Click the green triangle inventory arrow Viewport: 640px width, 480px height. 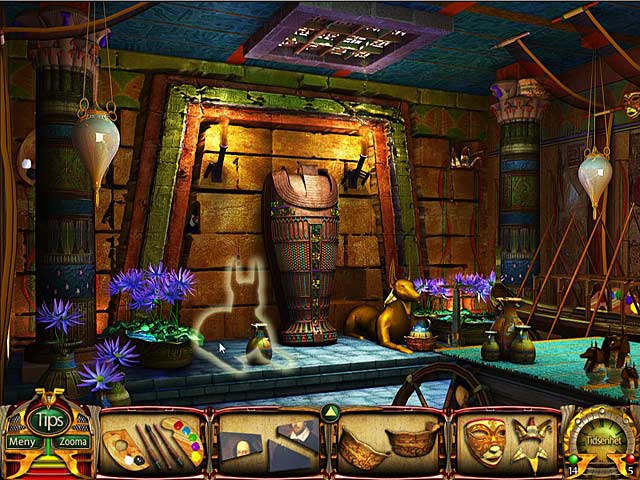pyautogui.click(x=329, y=412)
